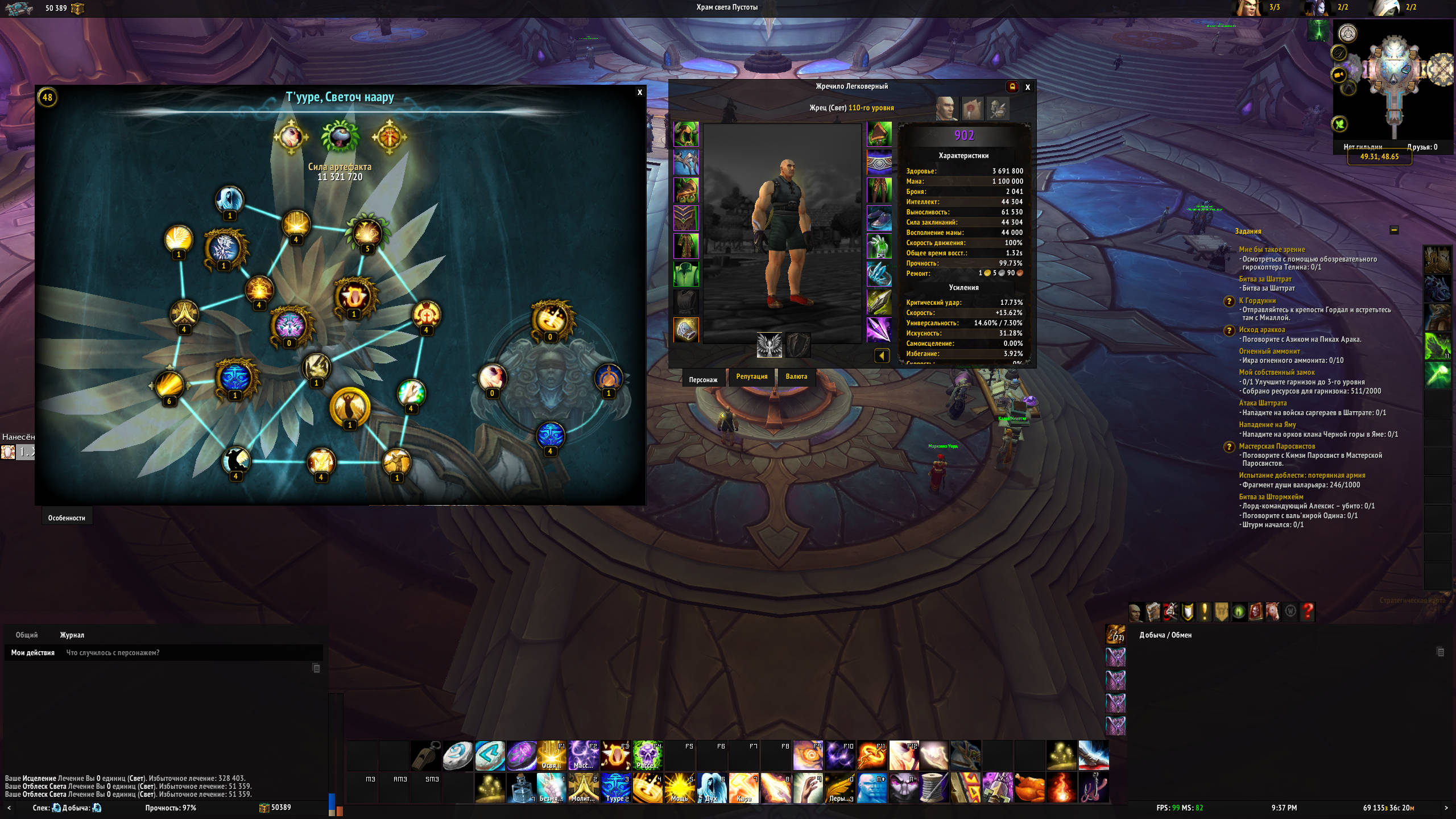Select the green hooded helmet equipment slot
The height and width of the screenshot is (819, 1456).
tap(686, 134)
